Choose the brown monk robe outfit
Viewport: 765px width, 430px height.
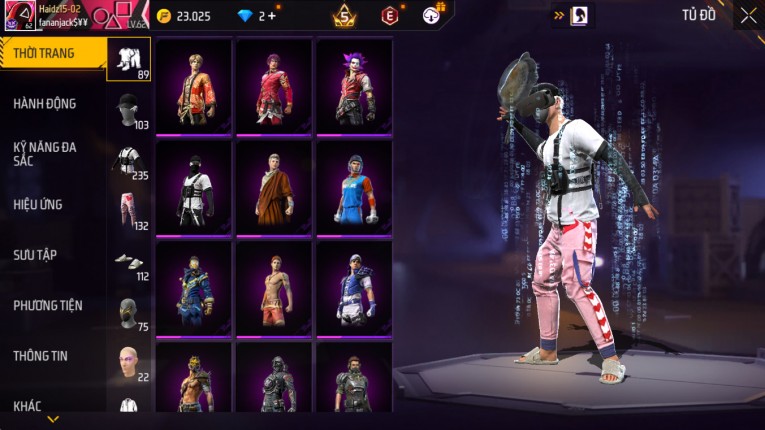coord(274,188)
